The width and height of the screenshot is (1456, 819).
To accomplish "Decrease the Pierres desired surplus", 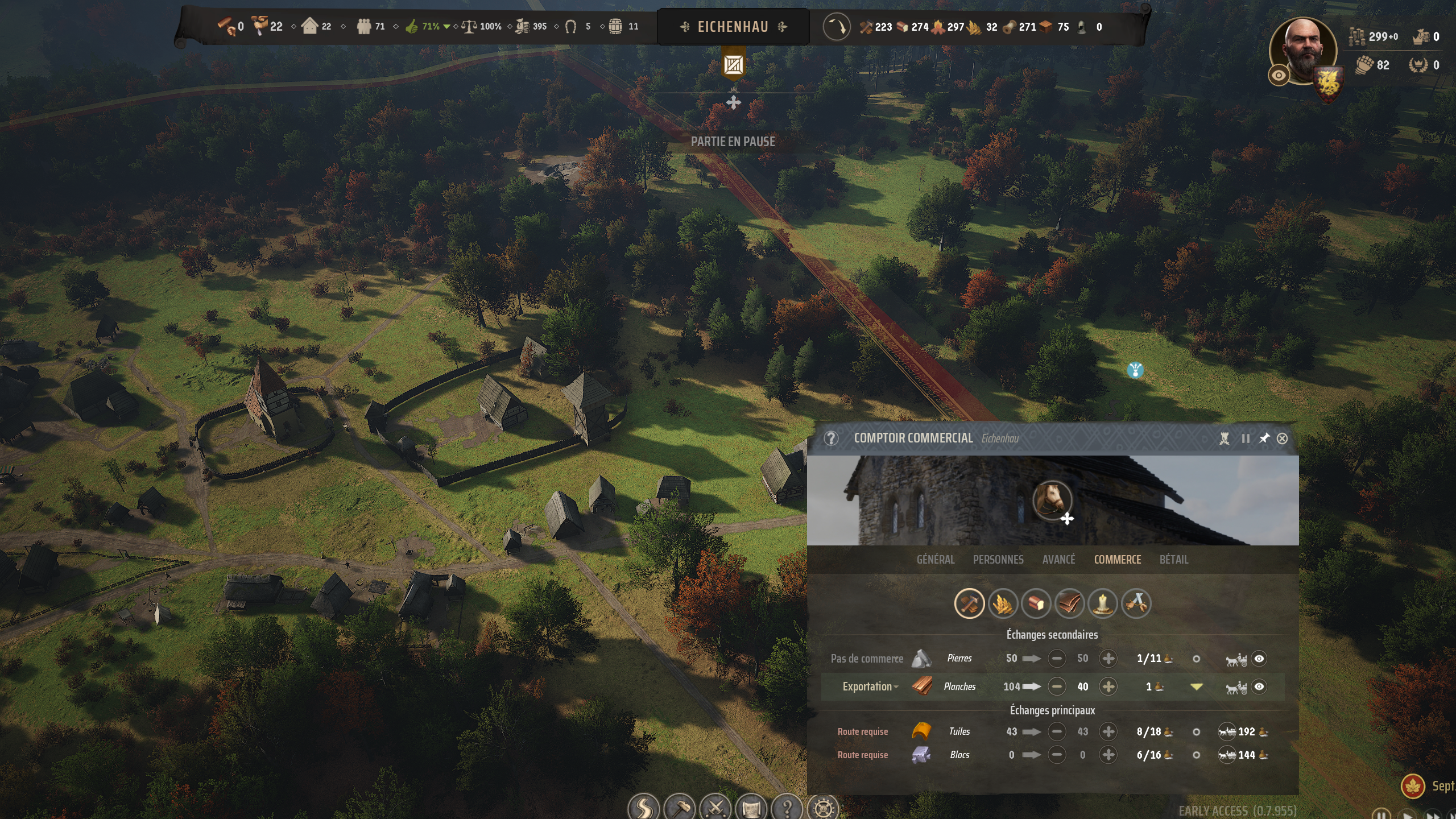I will point(1057,659).
